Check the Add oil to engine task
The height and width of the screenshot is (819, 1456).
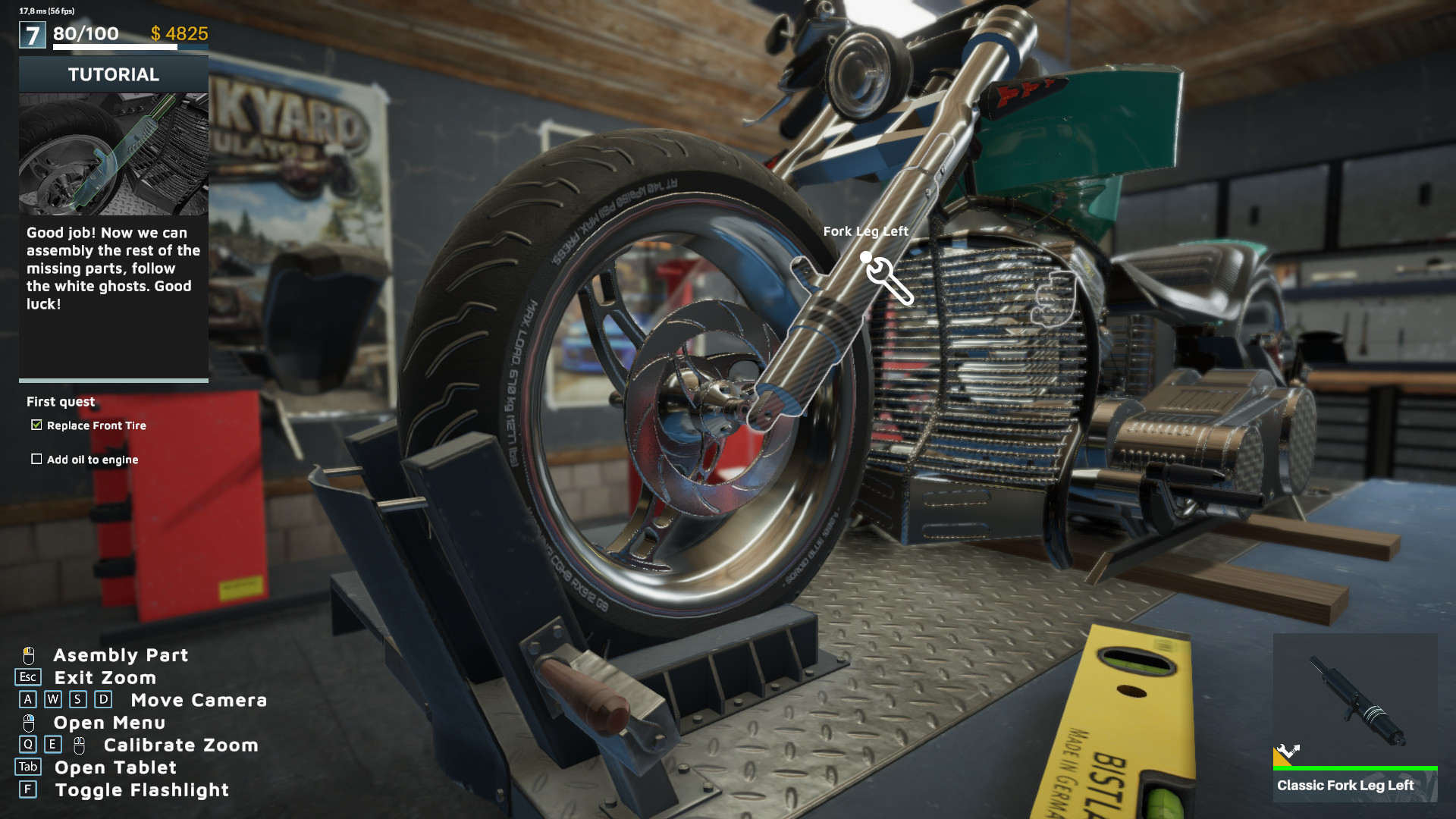click(36, 459)
